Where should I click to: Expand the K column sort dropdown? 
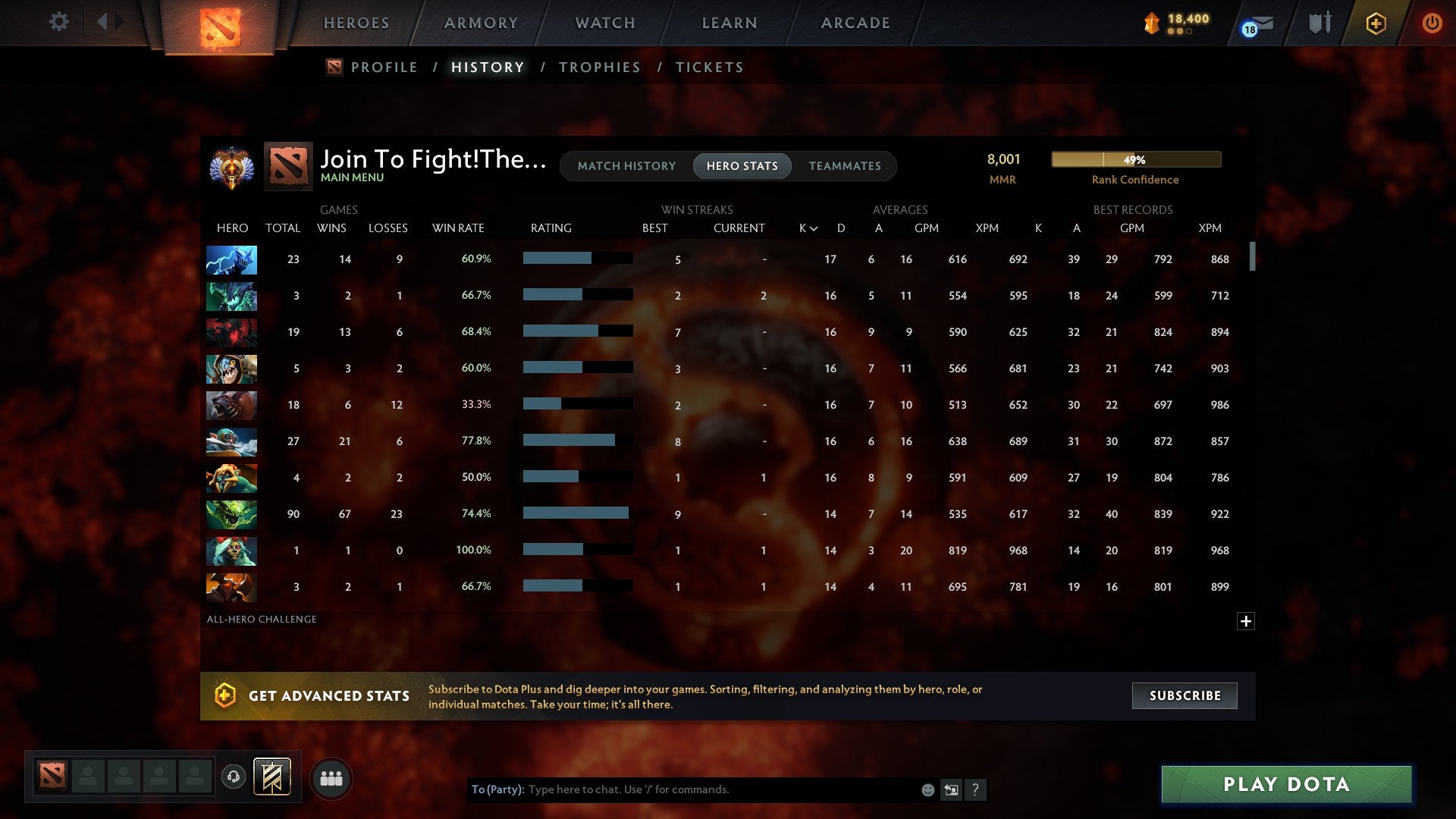[806, 227]
